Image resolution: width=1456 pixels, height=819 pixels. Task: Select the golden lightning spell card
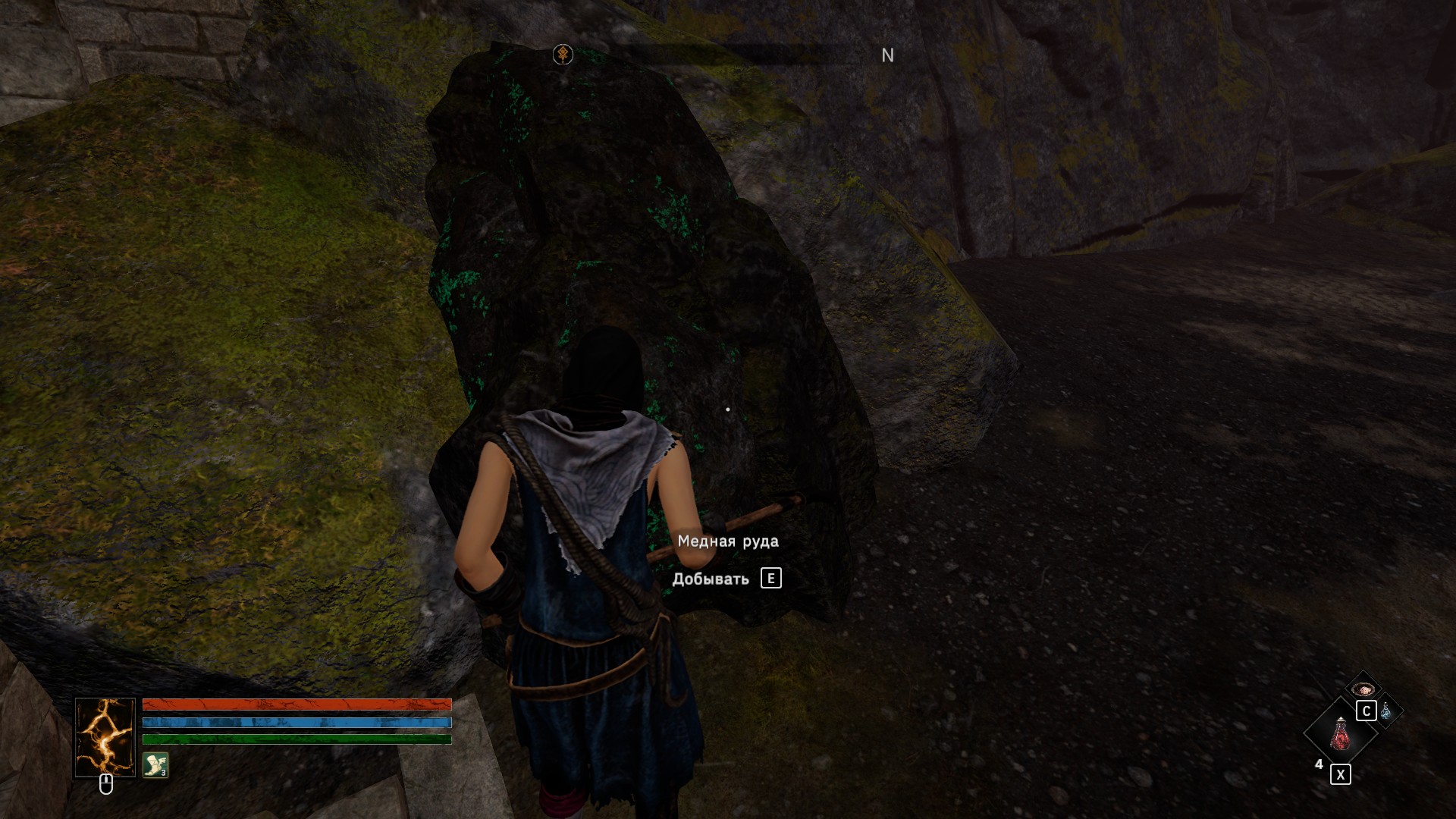pos(105,737)
